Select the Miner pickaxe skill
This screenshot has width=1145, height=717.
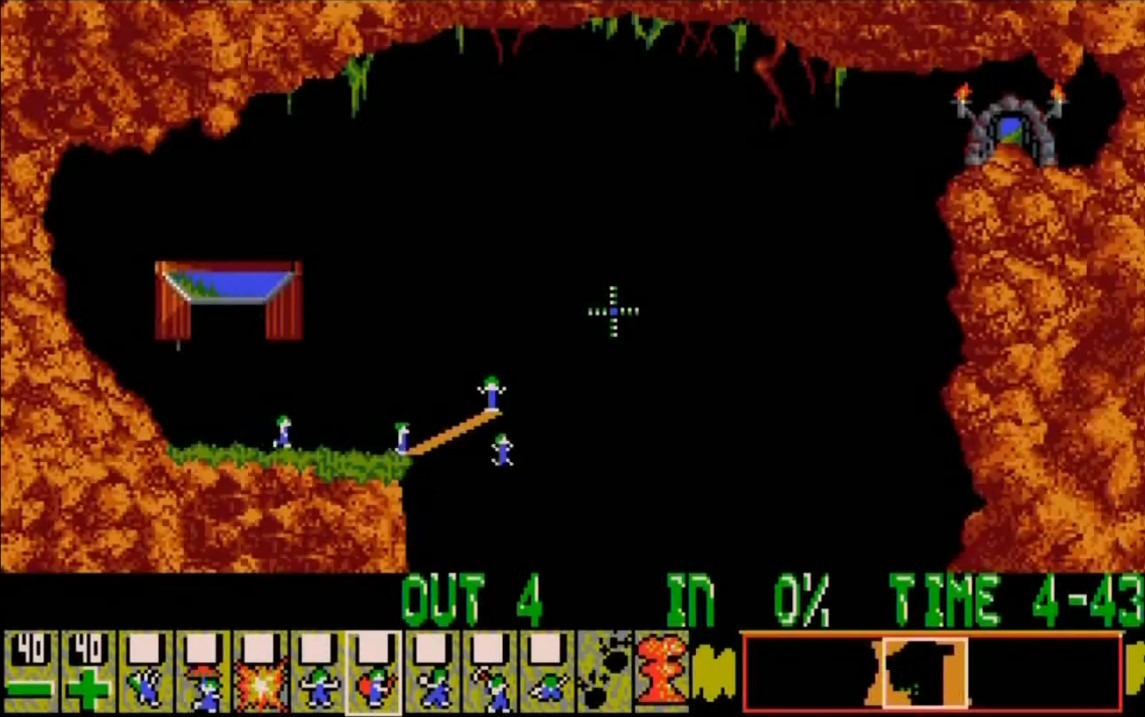click(490, 672)
